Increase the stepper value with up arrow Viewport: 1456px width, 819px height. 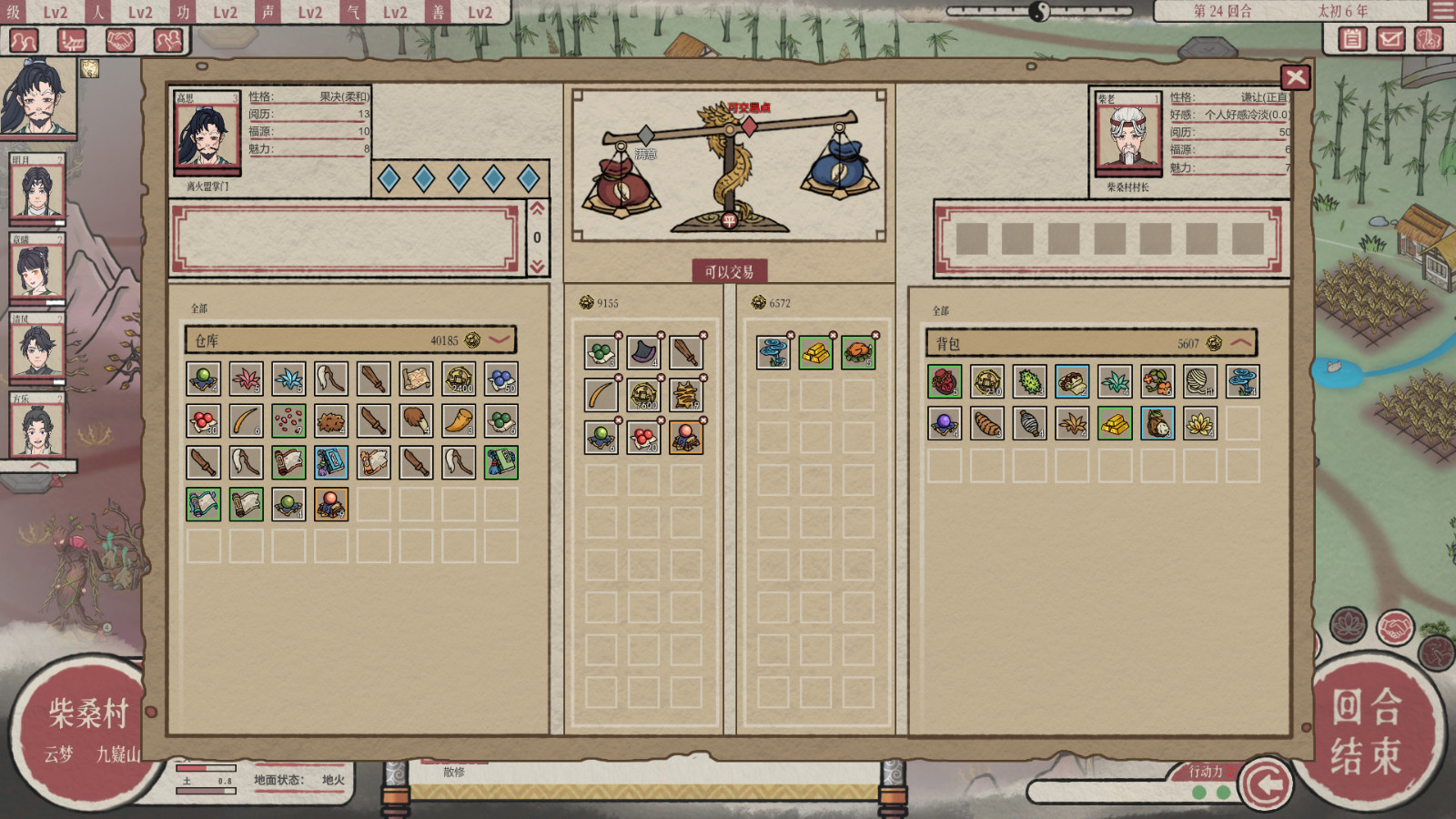coord(537,209)
